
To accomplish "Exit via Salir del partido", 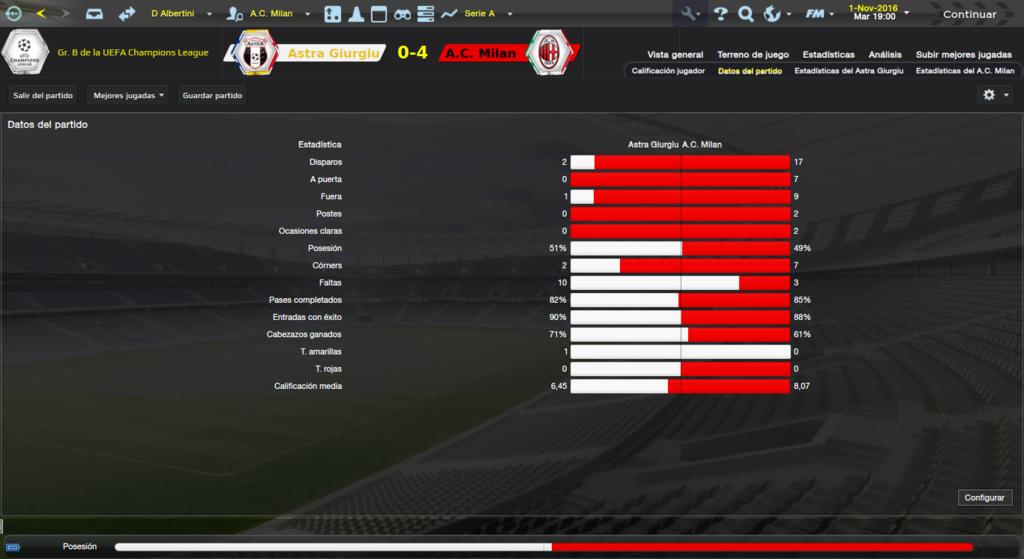I will (43, 96).
